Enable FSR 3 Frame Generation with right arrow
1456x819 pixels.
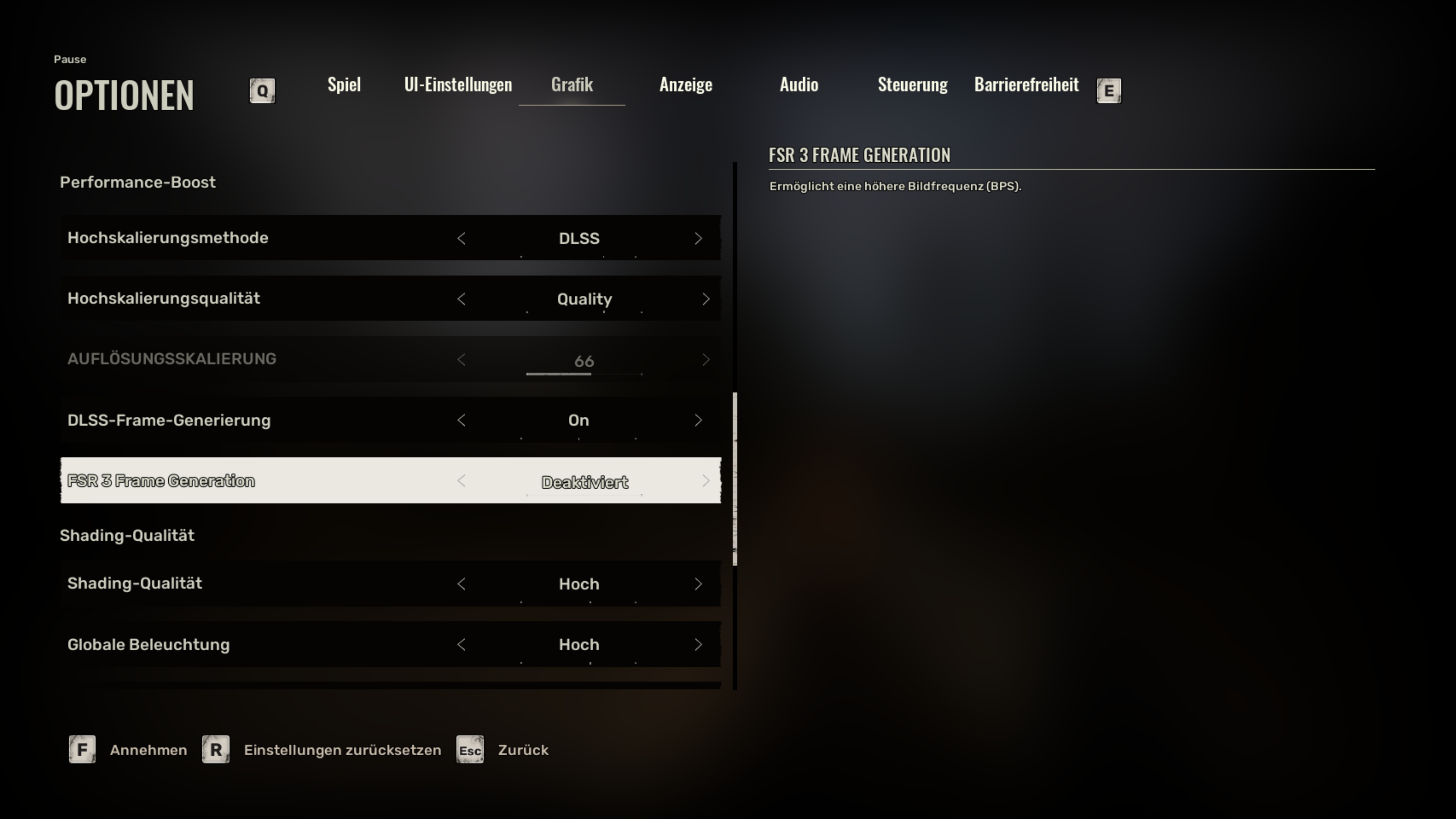pos(706,481)
